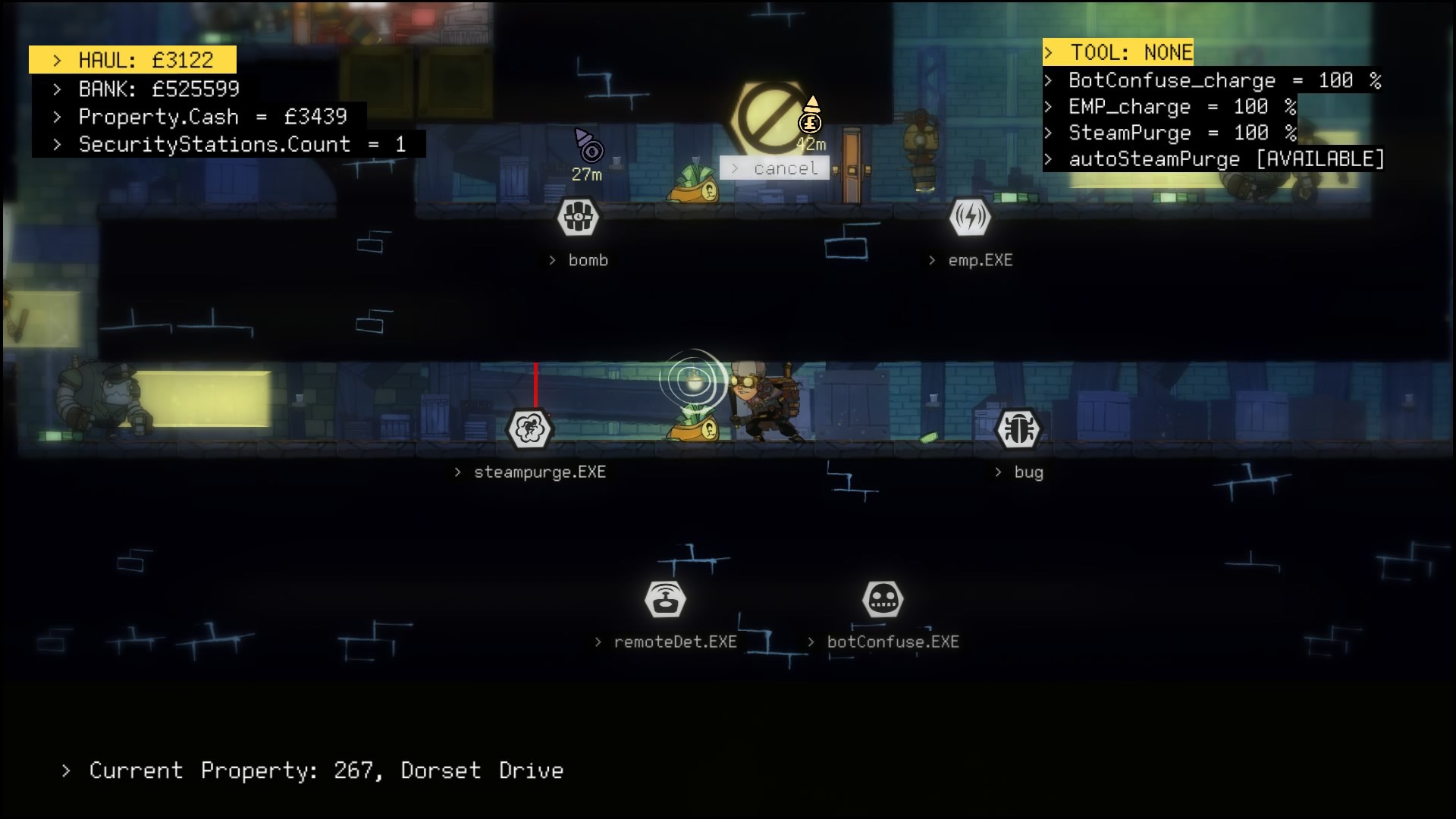Click the BANK: £525599 entry

[157, 89]
